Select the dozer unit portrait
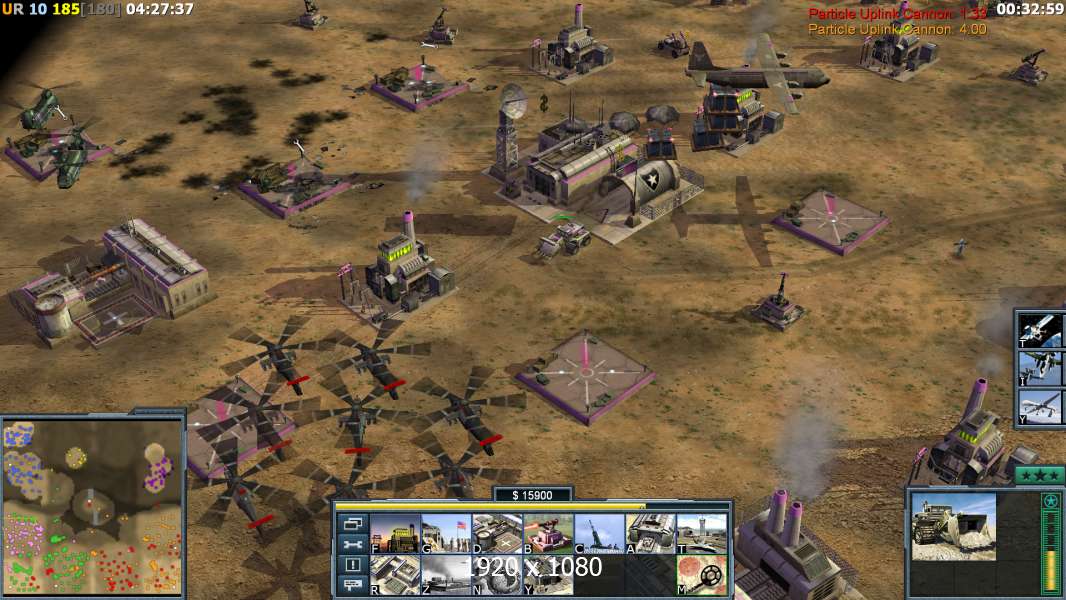The height and width of the screenshot is (600, 1066). (x=953, y=527)
